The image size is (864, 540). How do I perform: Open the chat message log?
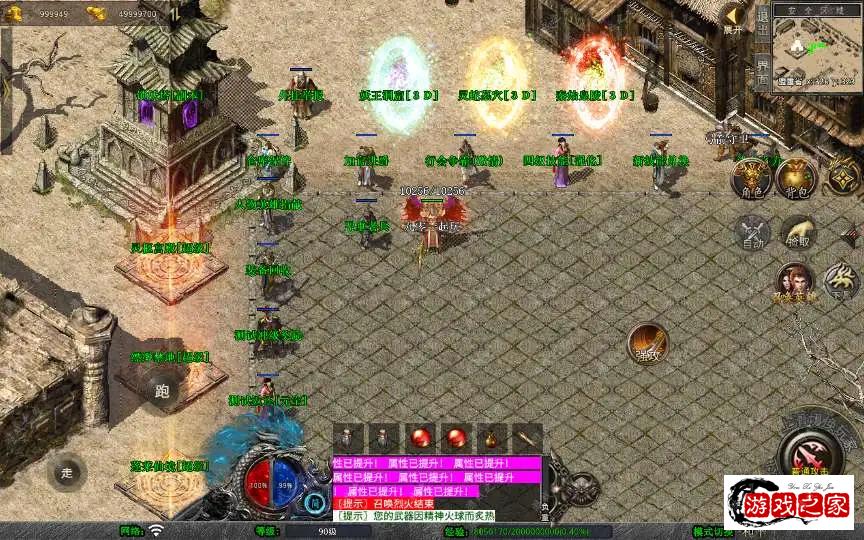(x=437, y=490)
